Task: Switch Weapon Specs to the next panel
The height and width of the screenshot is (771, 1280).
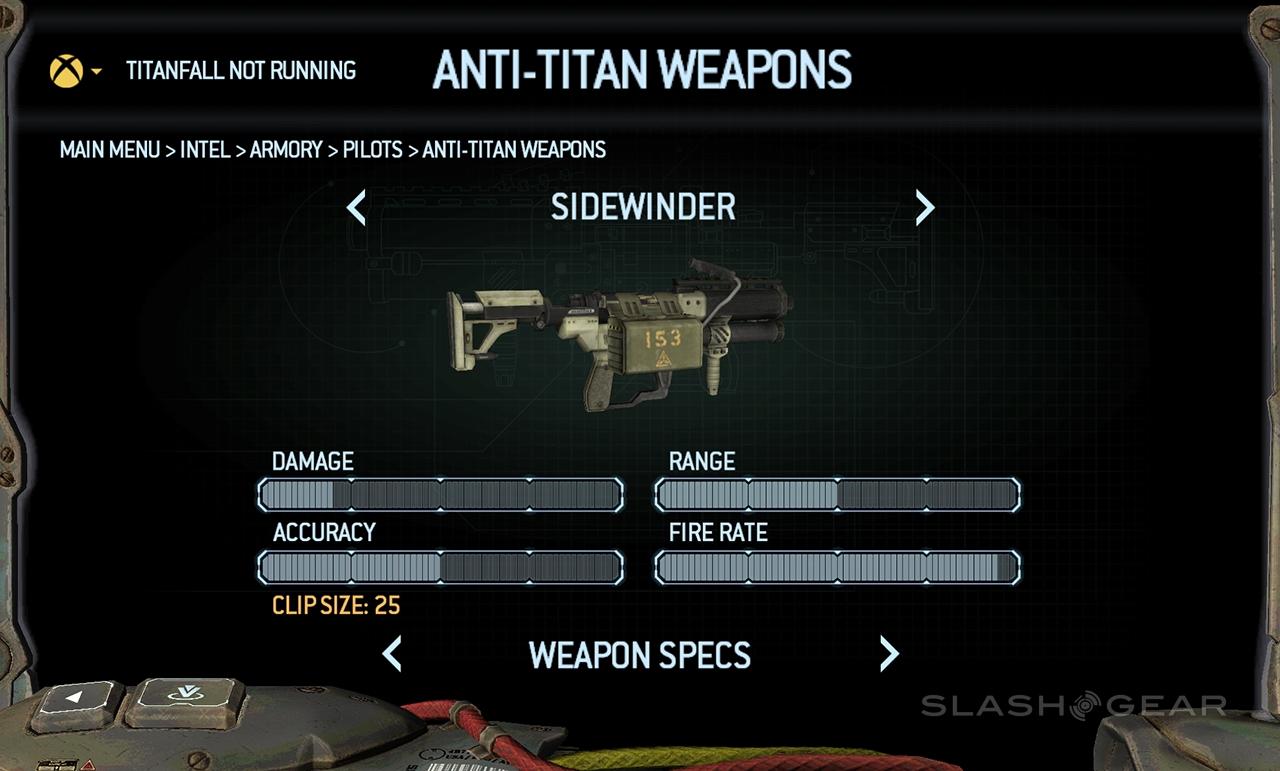Action: pyautogui.click(x=889, y=654)
